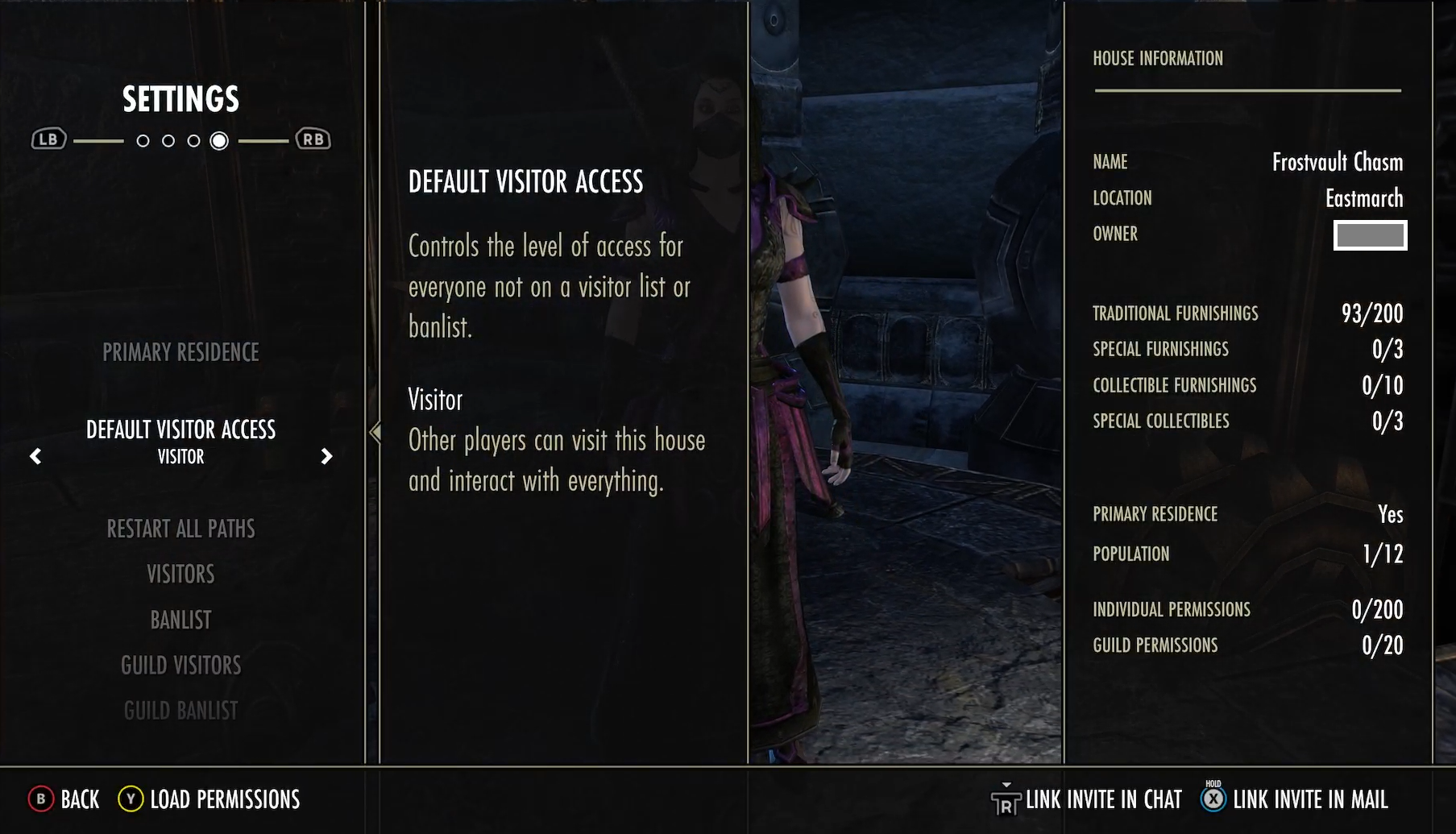Click the chevron on the panel divider
1456x834 pixels.
coord(375,433)
